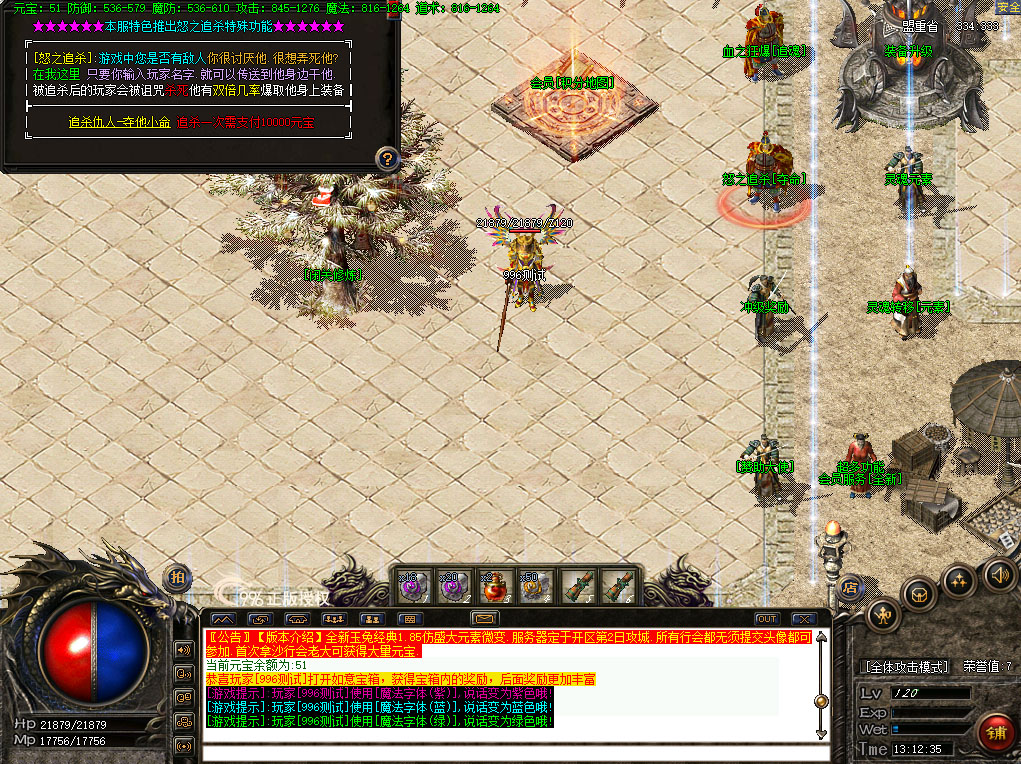1021x764 pixels.
Task: Open the character equipment panel icon
Action: 883,614
